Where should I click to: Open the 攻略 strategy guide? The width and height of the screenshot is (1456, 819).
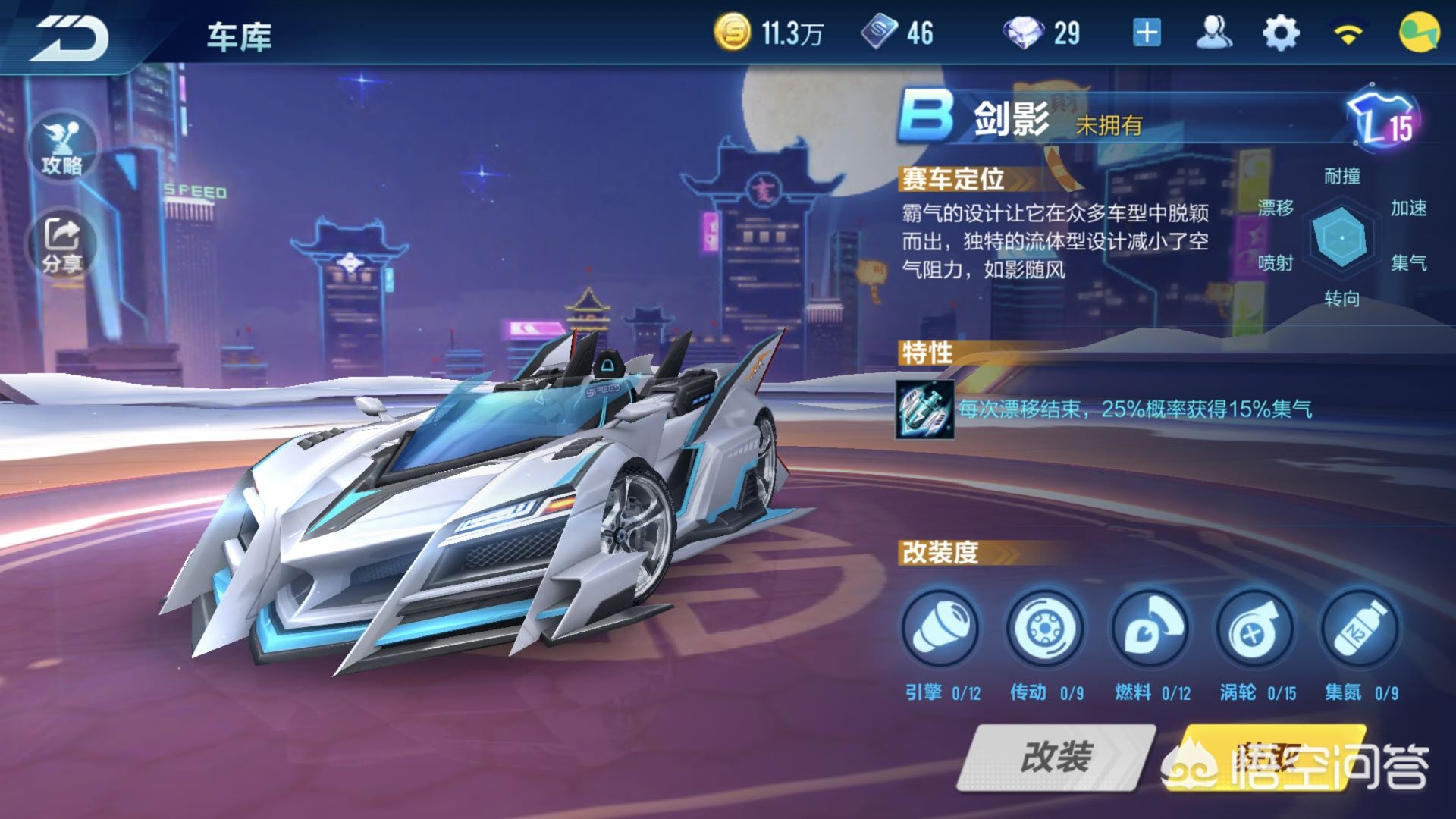coord(63,147)
